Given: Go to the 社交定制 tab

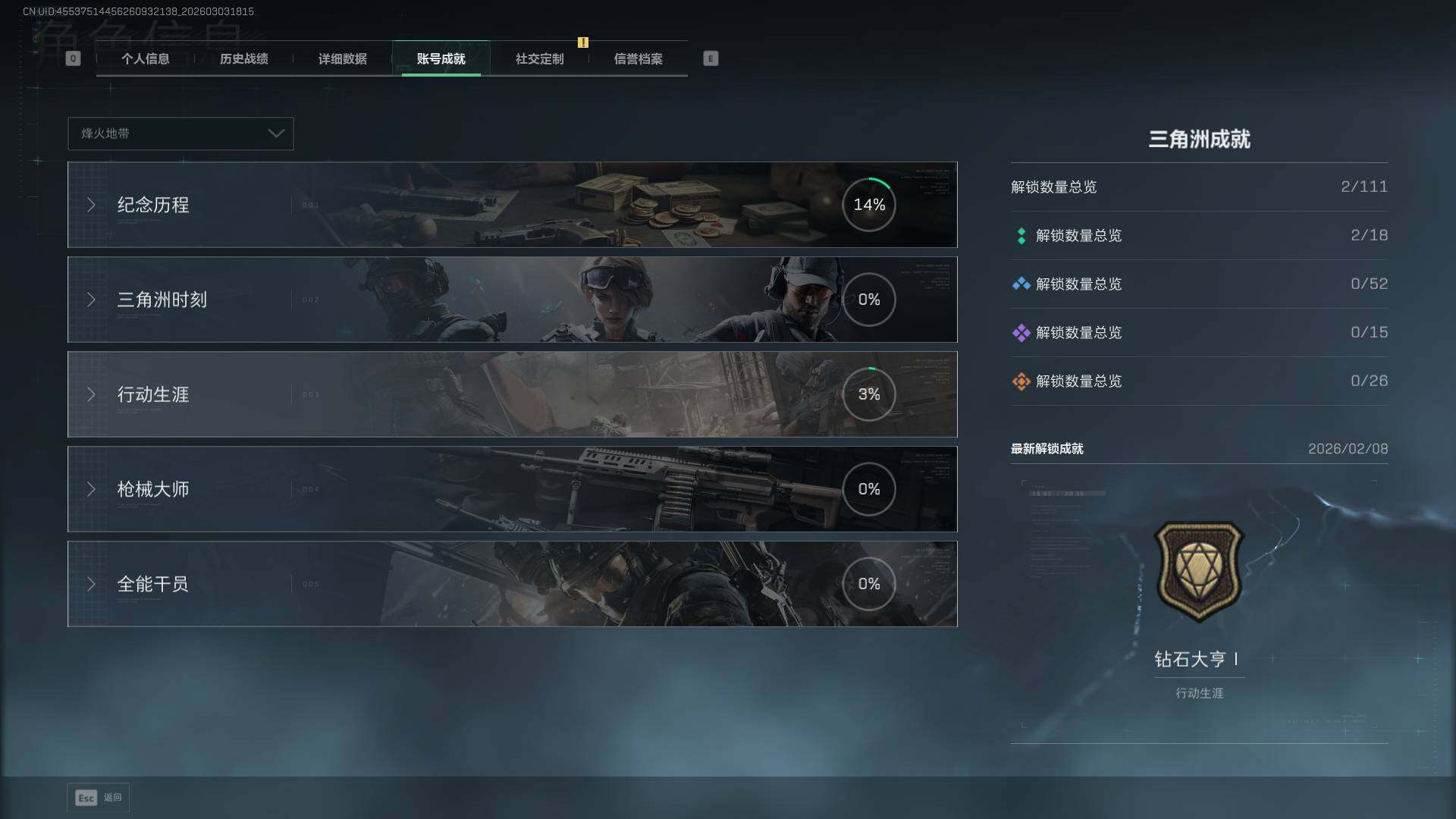Looking at the screenshot, I should tap(539, 59).
